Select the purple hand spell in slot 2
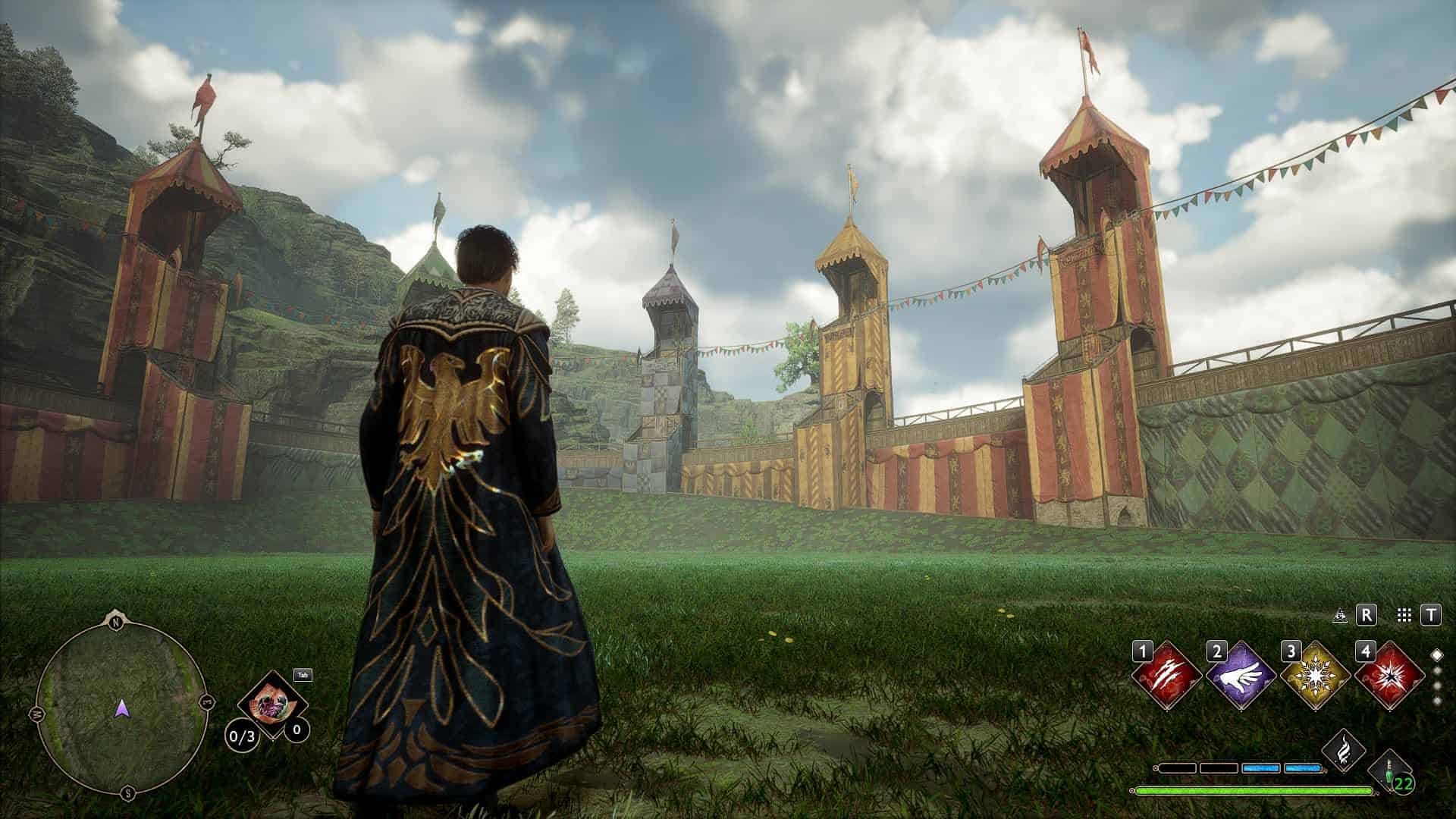 (x=1241, y=676)
